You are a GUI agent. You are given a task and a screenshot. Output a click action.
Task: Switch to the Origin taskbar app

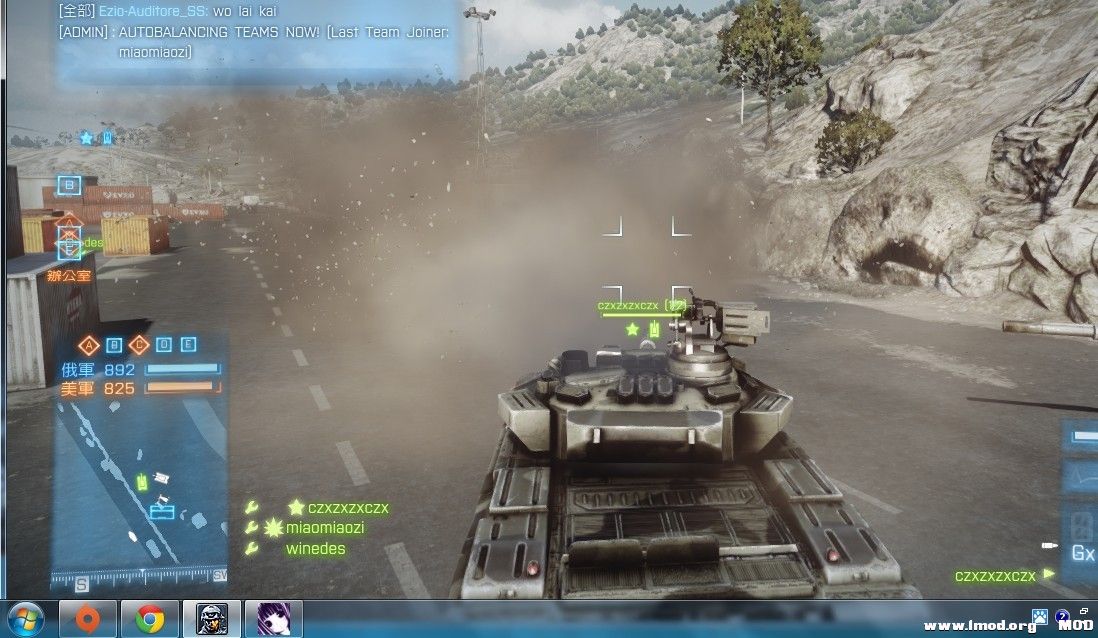click(88, 619)
